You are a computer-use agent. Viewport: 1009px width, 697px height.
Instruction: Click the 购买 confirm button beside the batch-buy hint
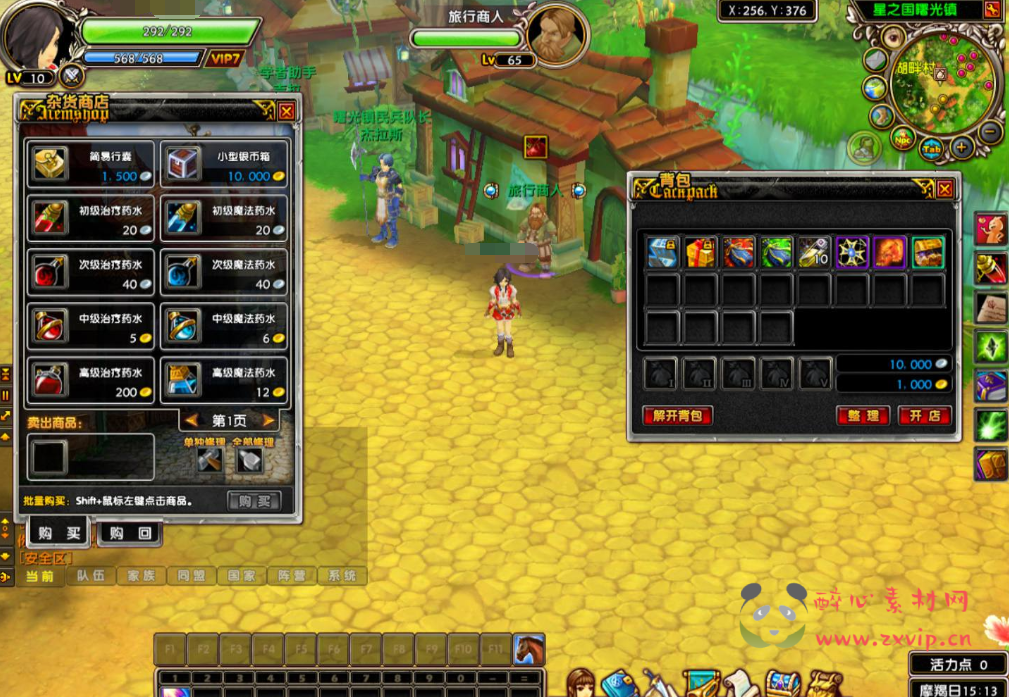(x=253, y=501)
